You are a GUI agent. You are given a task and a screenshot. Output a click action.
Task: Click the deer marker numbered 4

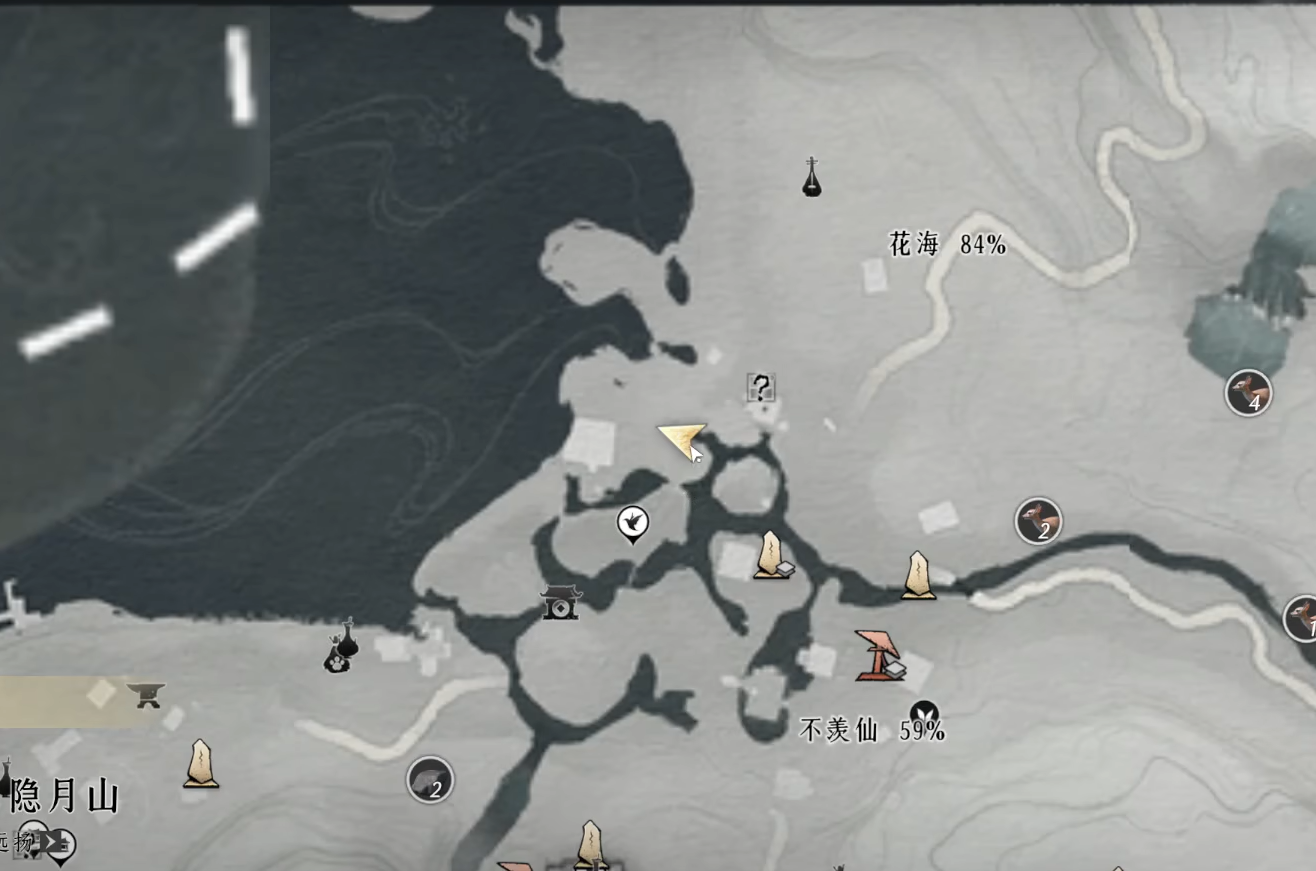(x=1248, y=392)
